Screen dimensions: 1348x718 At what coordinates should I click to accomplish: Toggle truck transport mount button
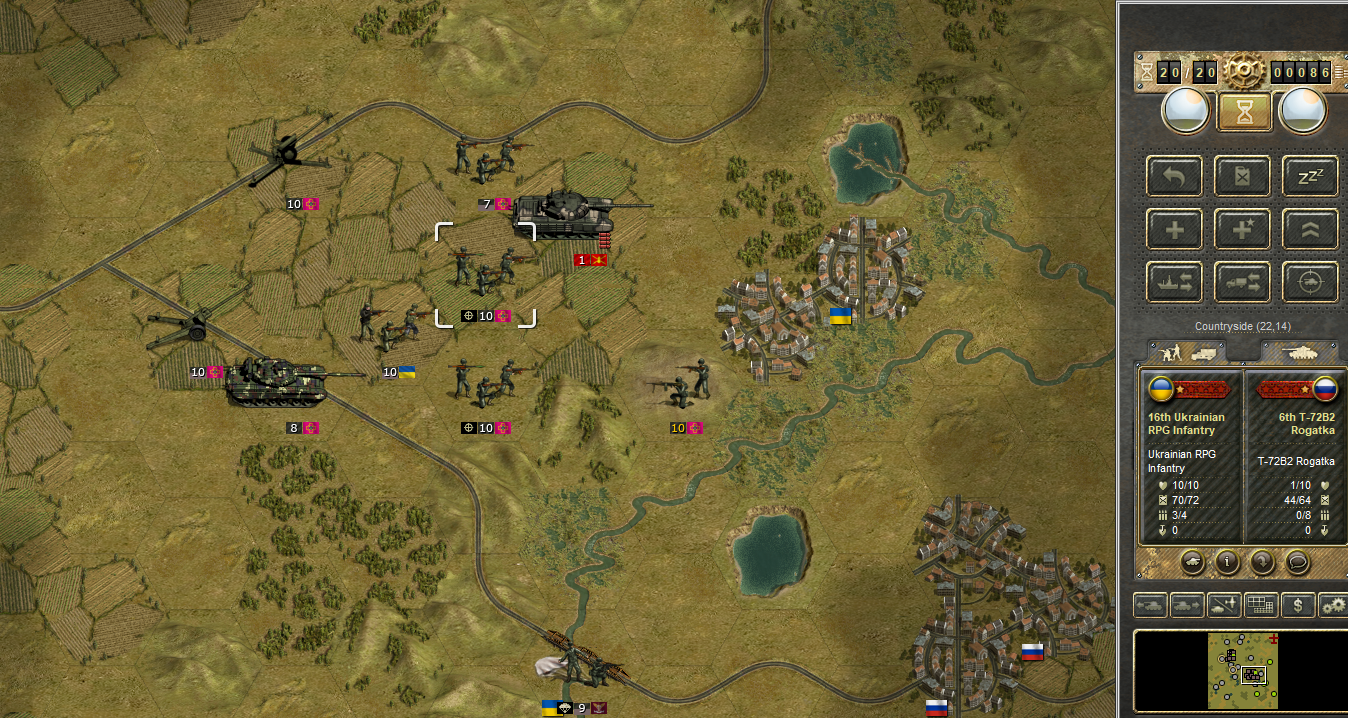1242,282
